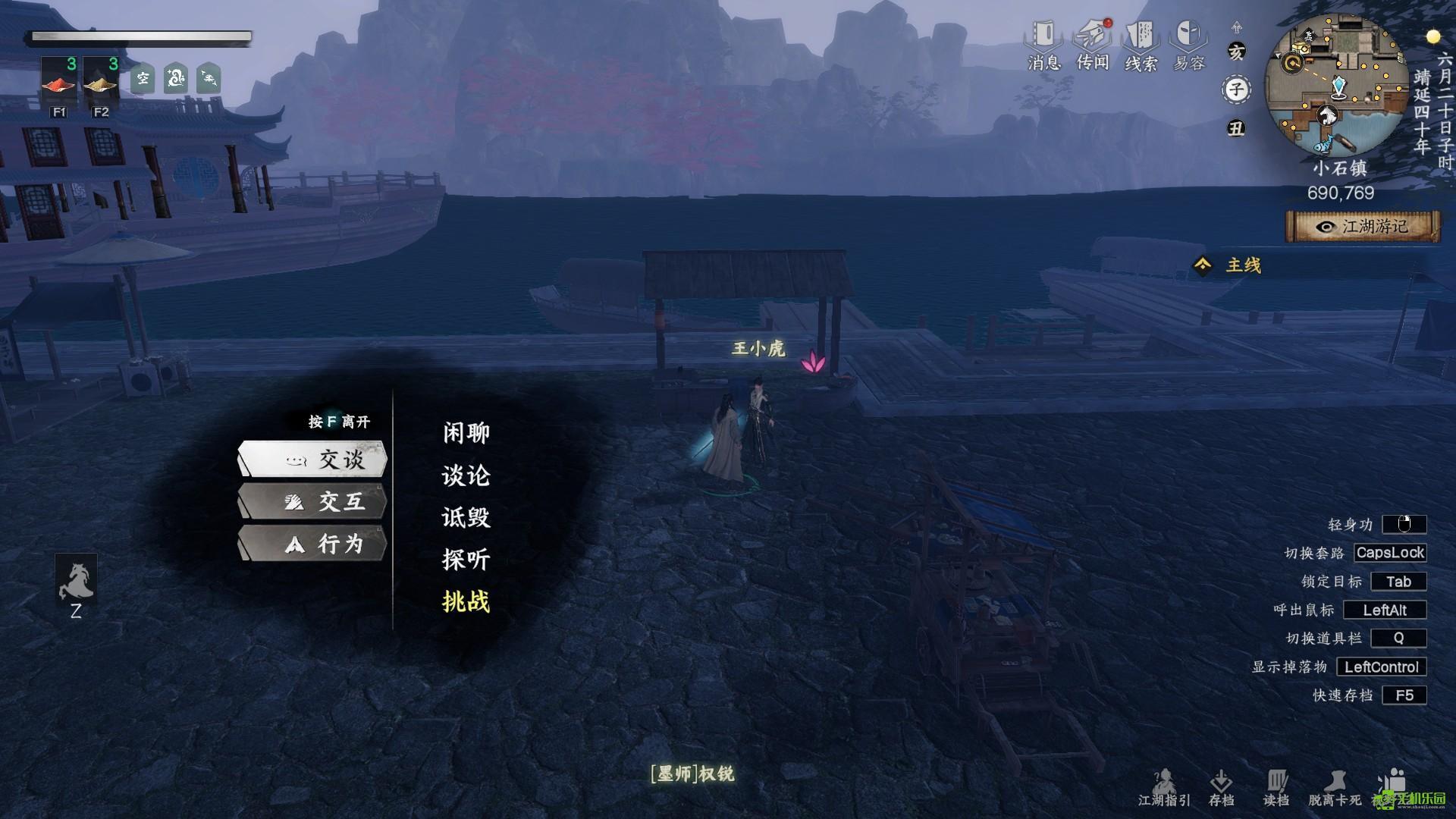
Task: Click the 存档 save button
Action: 1221,787
